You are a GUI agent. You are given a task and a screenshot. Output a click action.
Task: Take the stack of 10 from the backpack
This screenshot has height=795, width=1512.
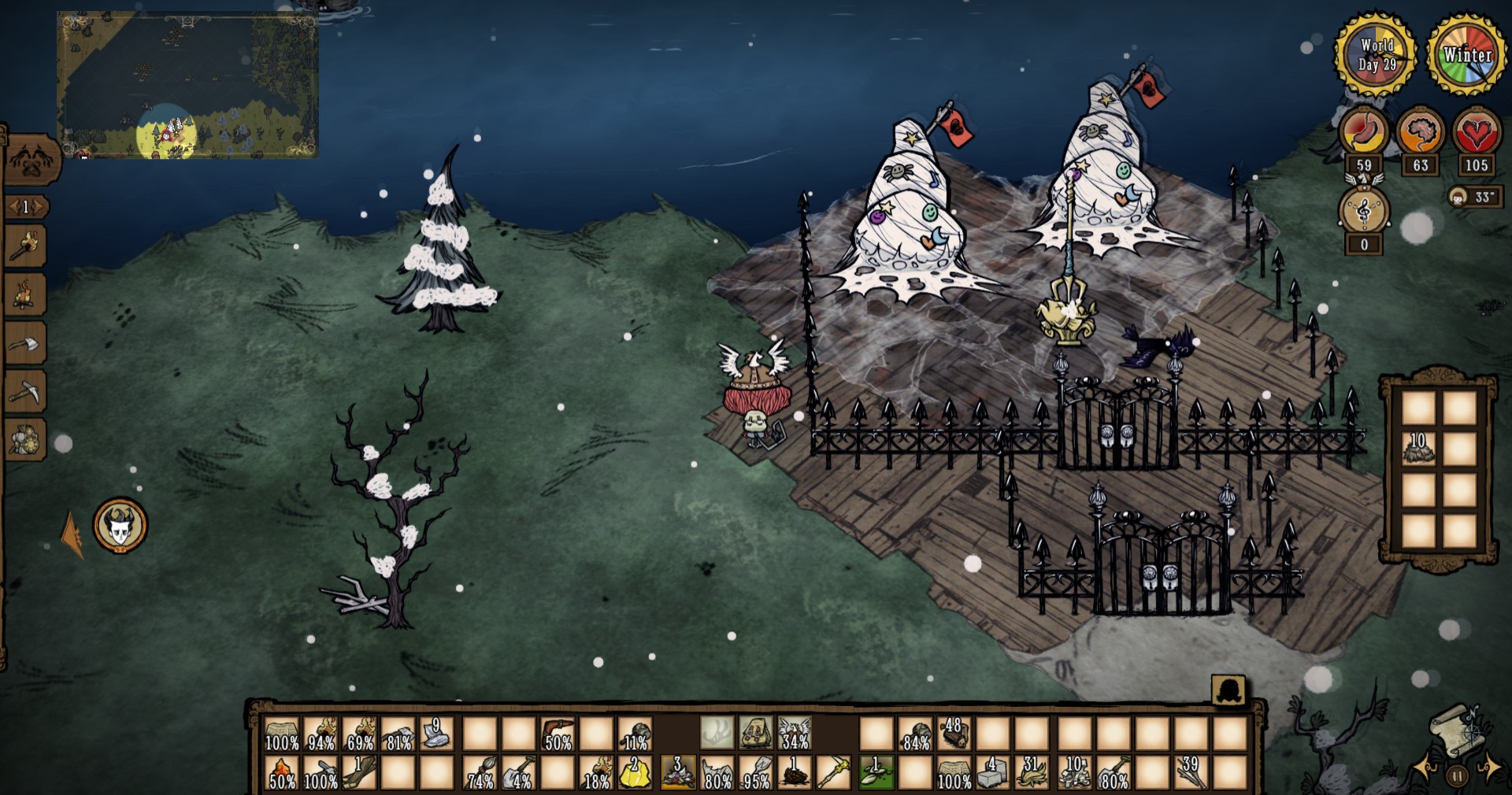[x=1418, y=449]
